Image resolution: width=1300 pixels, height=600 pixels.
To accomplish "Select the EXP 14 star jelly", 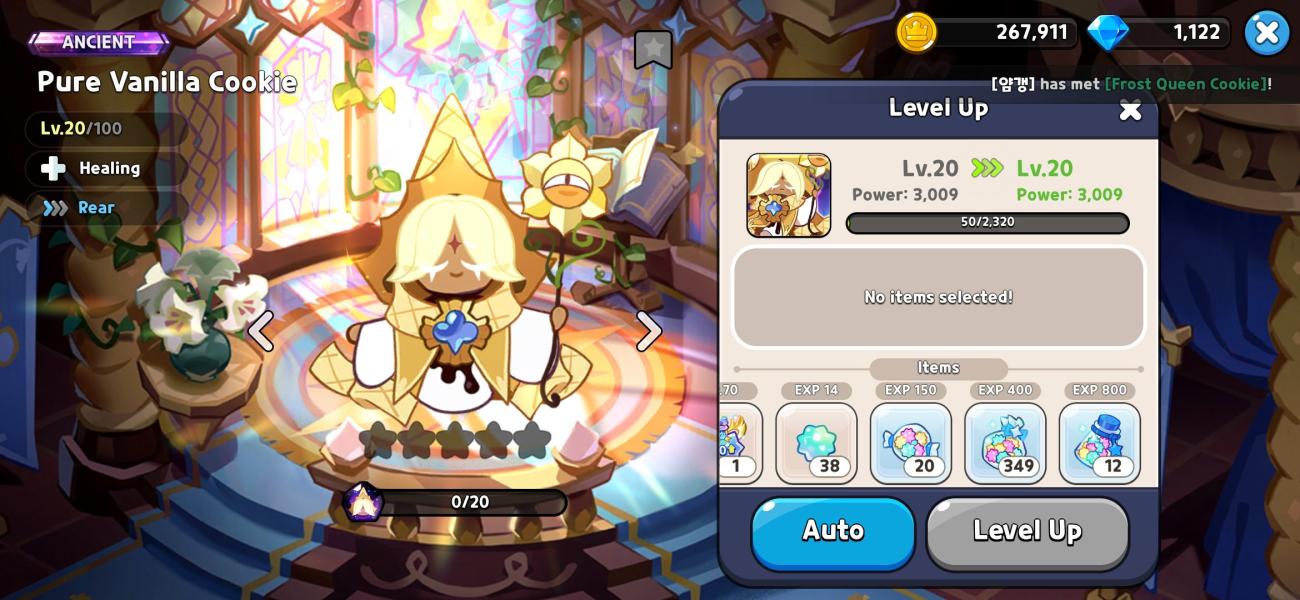I will [x=816, y=443].
